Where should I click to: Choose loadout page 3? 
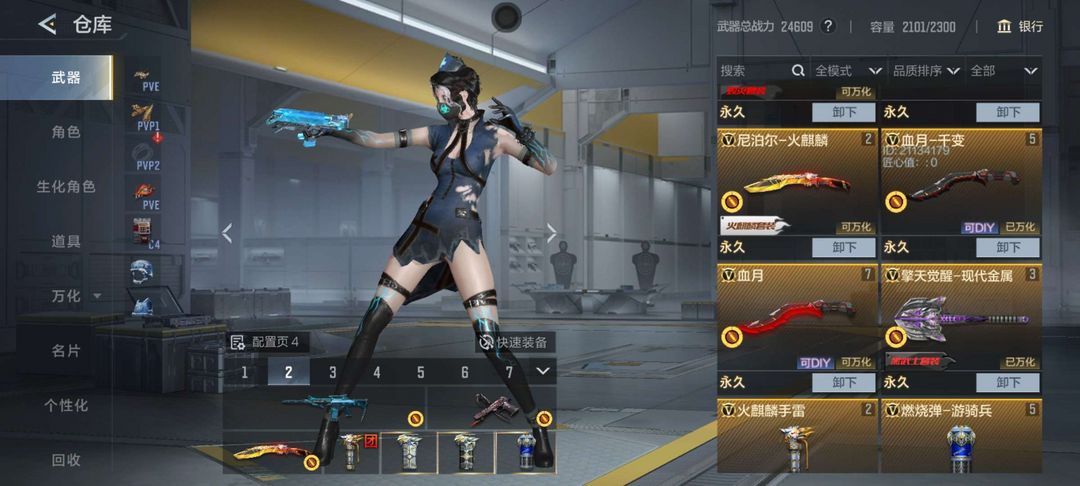pyautogui.click(x=332, y=372)
